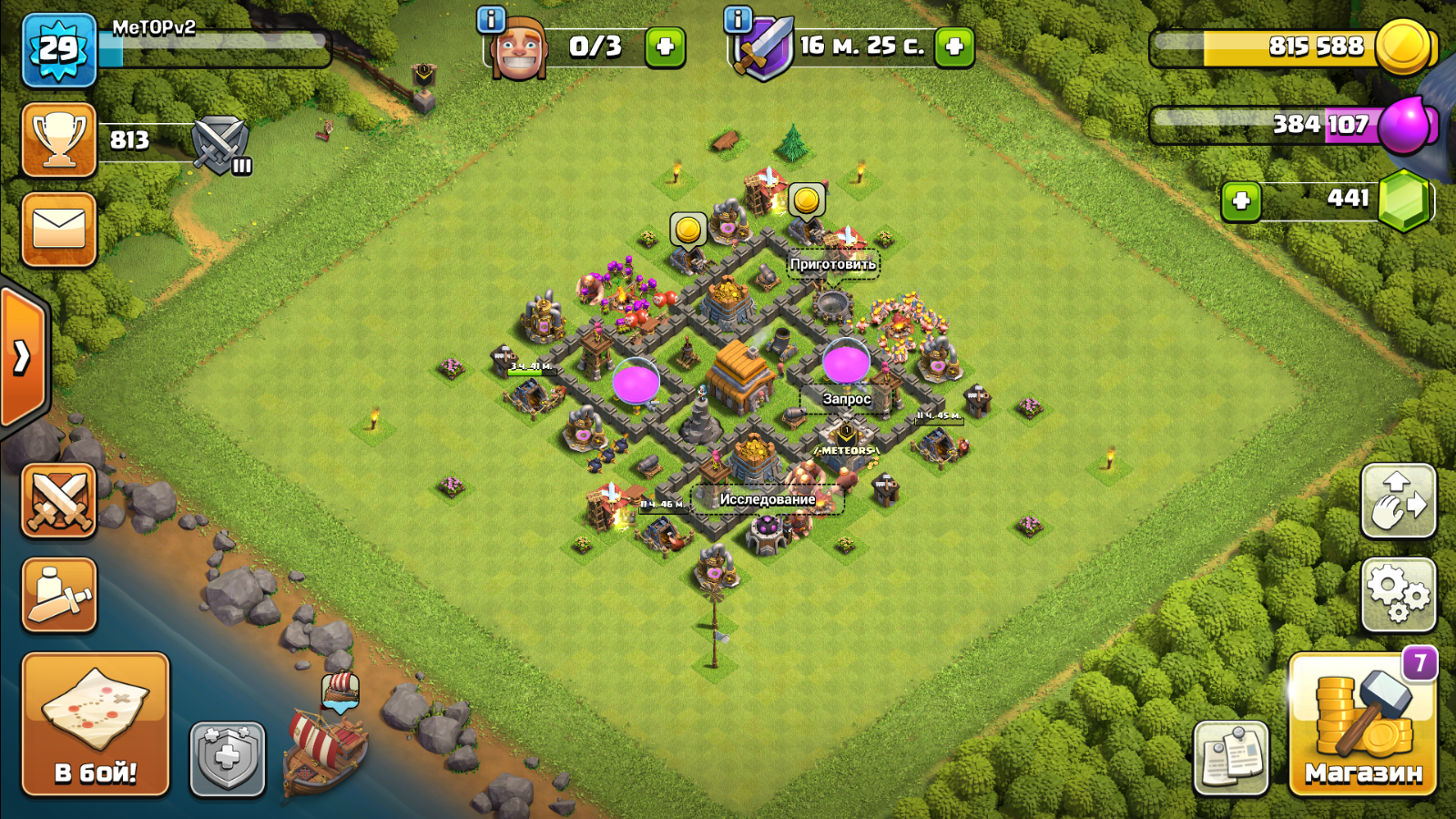The height and width of the screenshot is (819, 1456).
Task: Open the news clipboard button
Action: pyautogui.click(x=1231, y=757)
